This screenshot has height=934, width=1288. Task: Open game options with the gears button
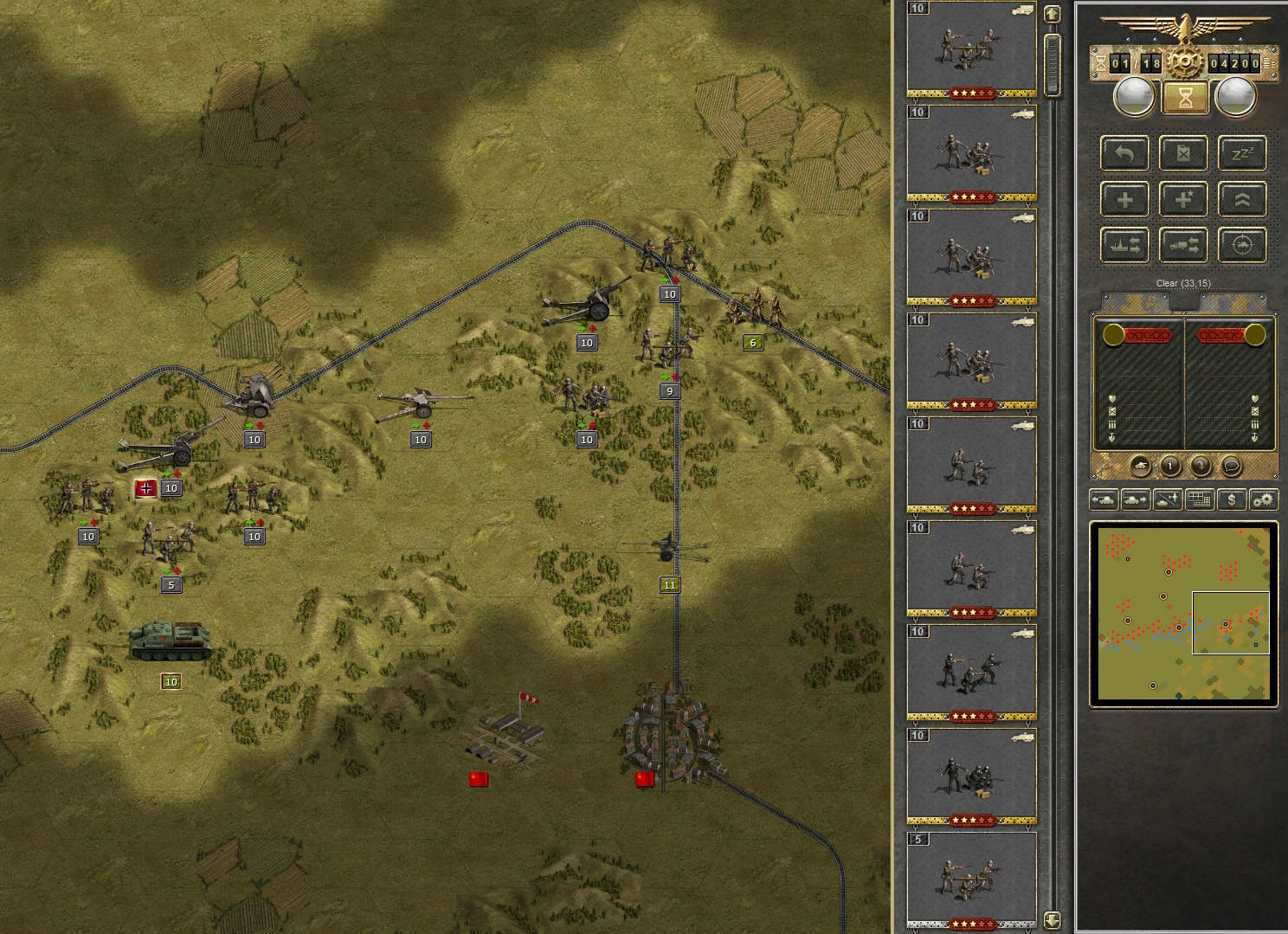tap(1264, 499)
